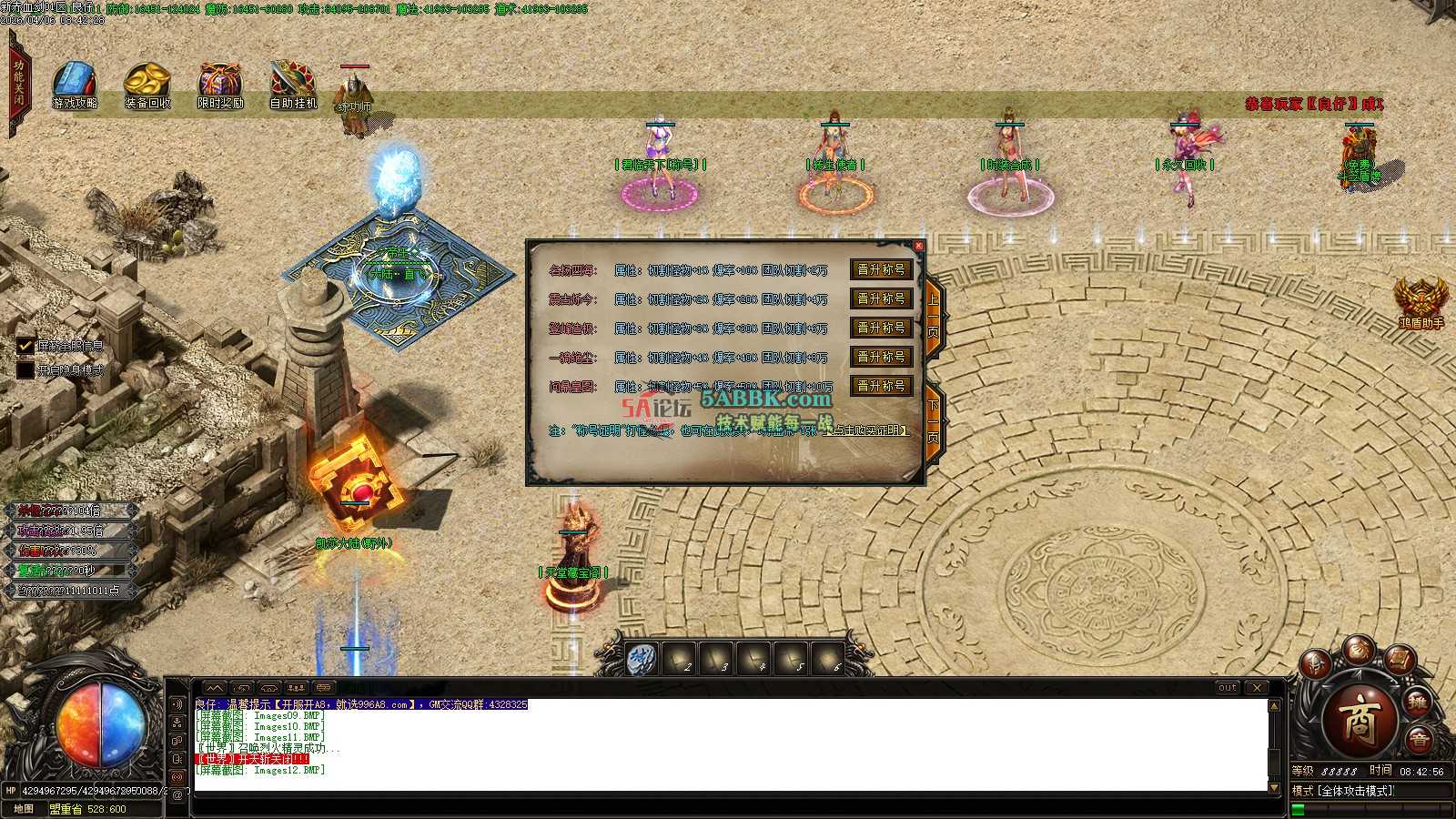Screen dimensions: 1456x819
Task: Open the 鸿盾助手 helper icon
Action: pos(1421,300)
